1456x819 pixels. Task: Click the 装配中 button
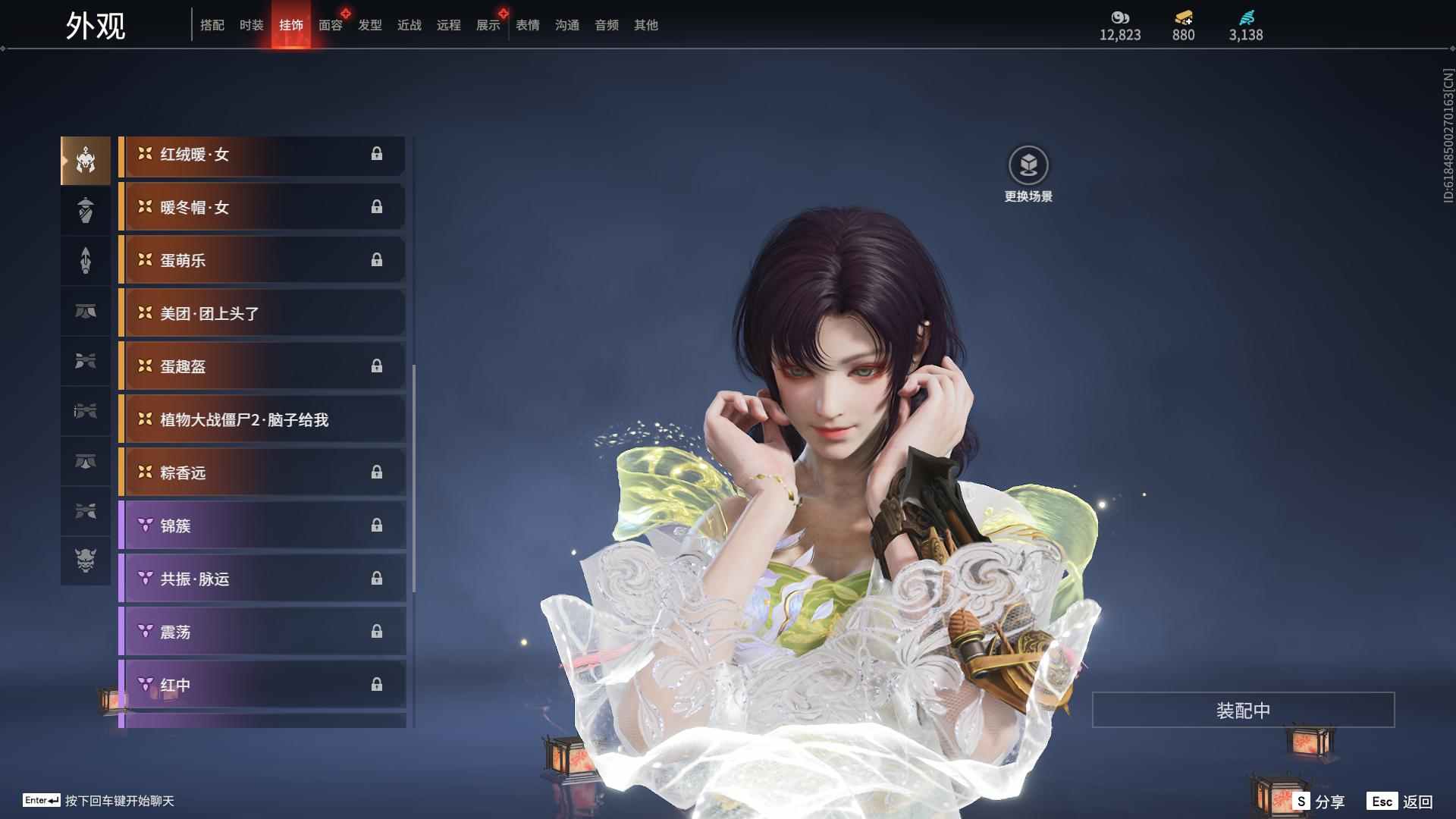click(1242, 709)
